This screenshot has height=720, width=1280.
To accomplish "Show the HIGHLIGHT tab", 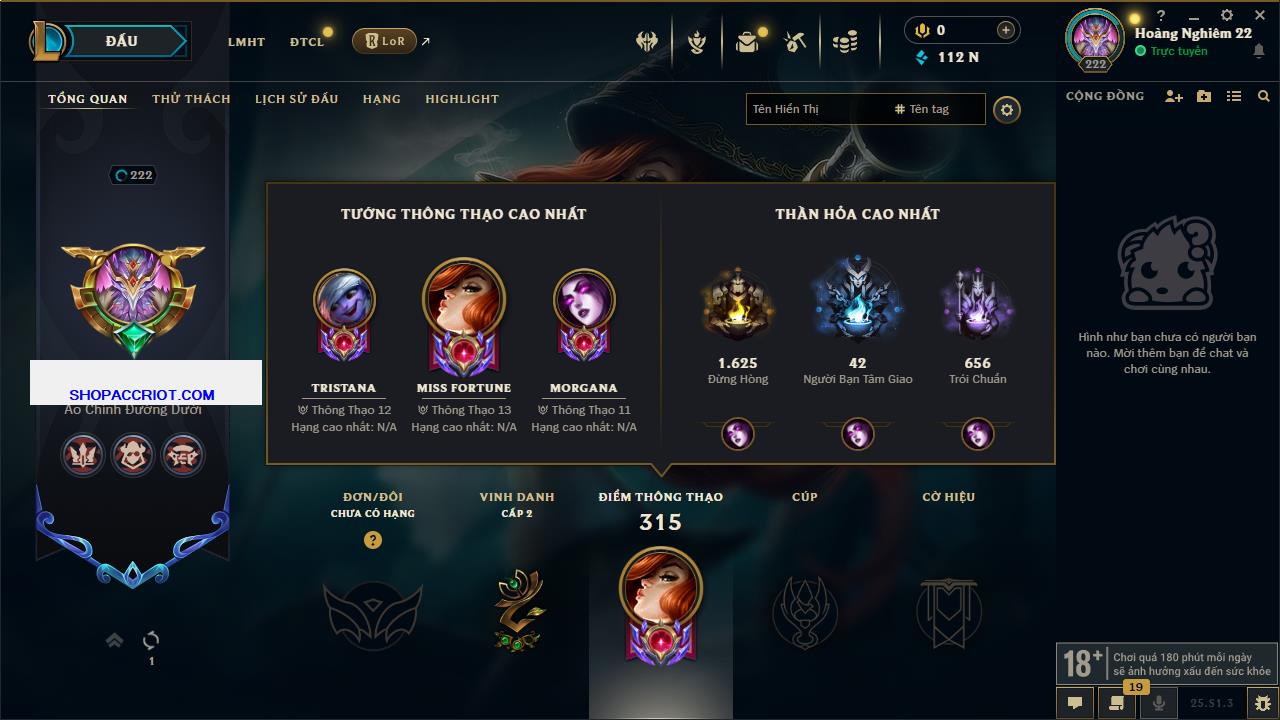I will [461, 99].
